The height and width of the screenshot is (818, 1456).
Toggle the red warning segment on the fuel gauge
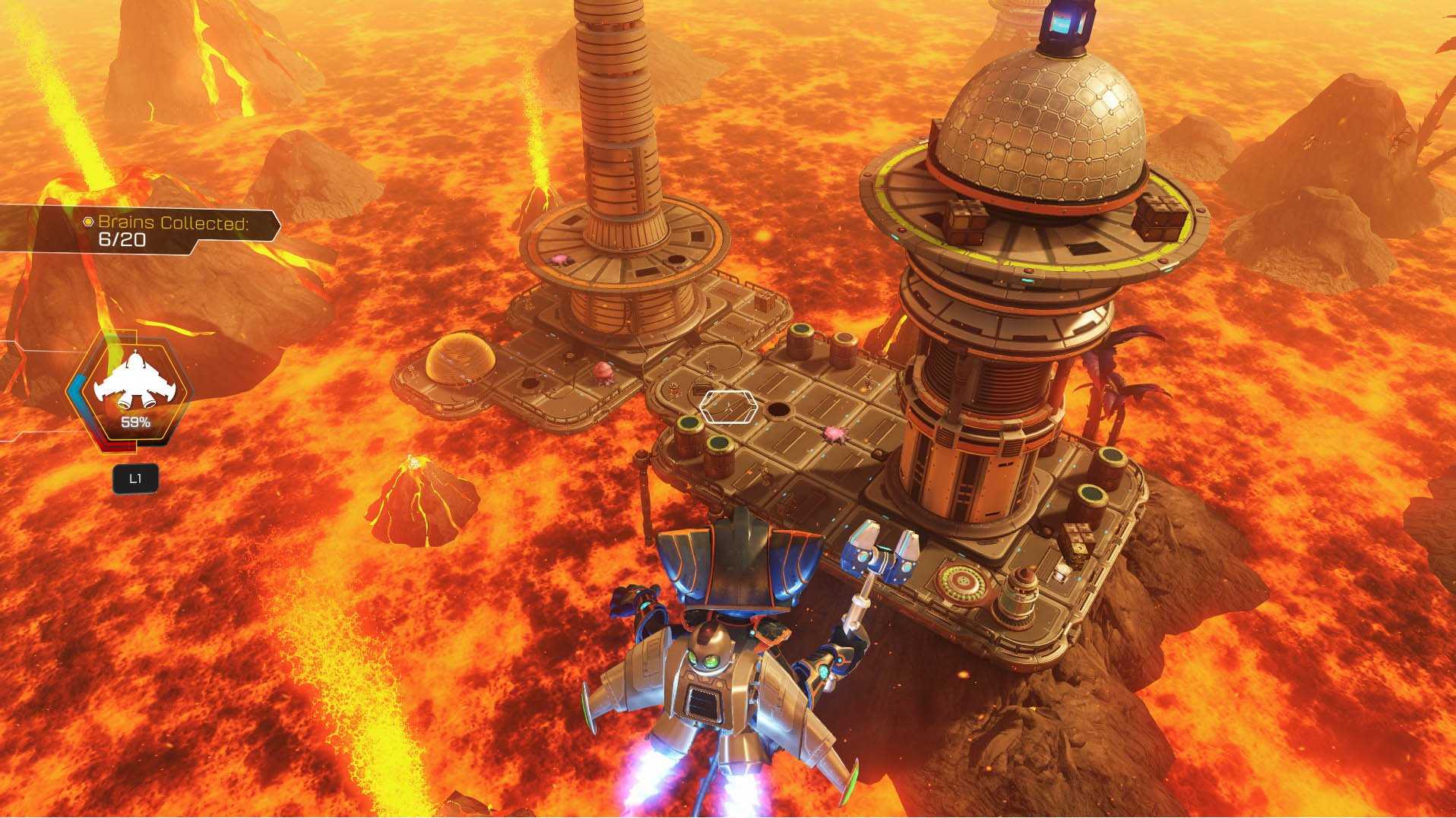(117, 444)
